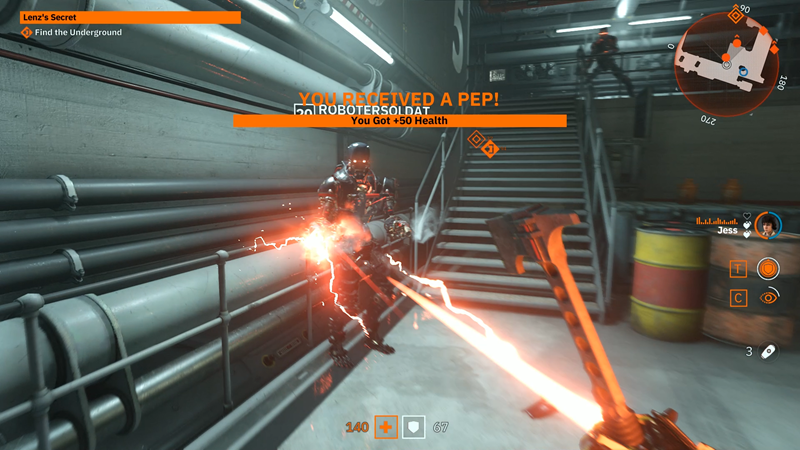Activate the eye cloak ability icon

click(767, 297)
